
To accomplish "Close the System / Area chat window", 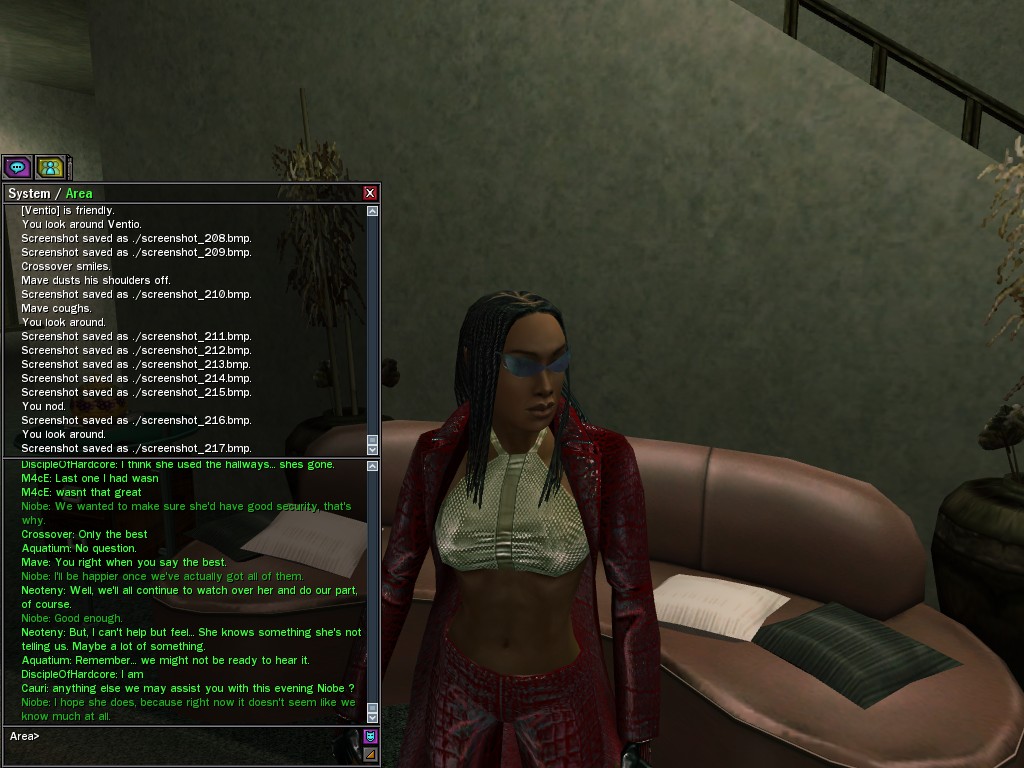I will [370, 193].
